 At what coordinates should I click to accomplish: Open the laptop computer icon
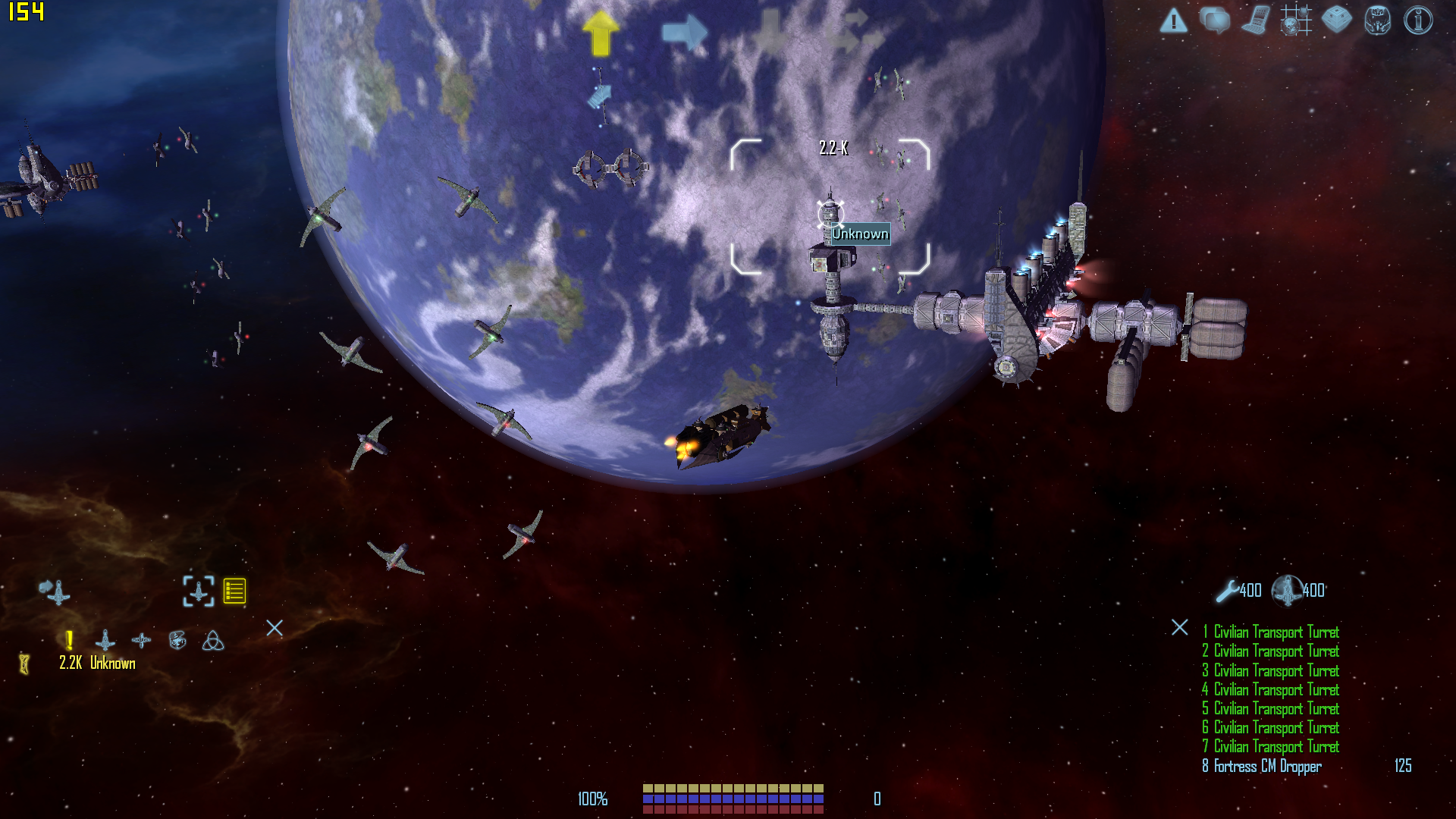click(1256, 20)
